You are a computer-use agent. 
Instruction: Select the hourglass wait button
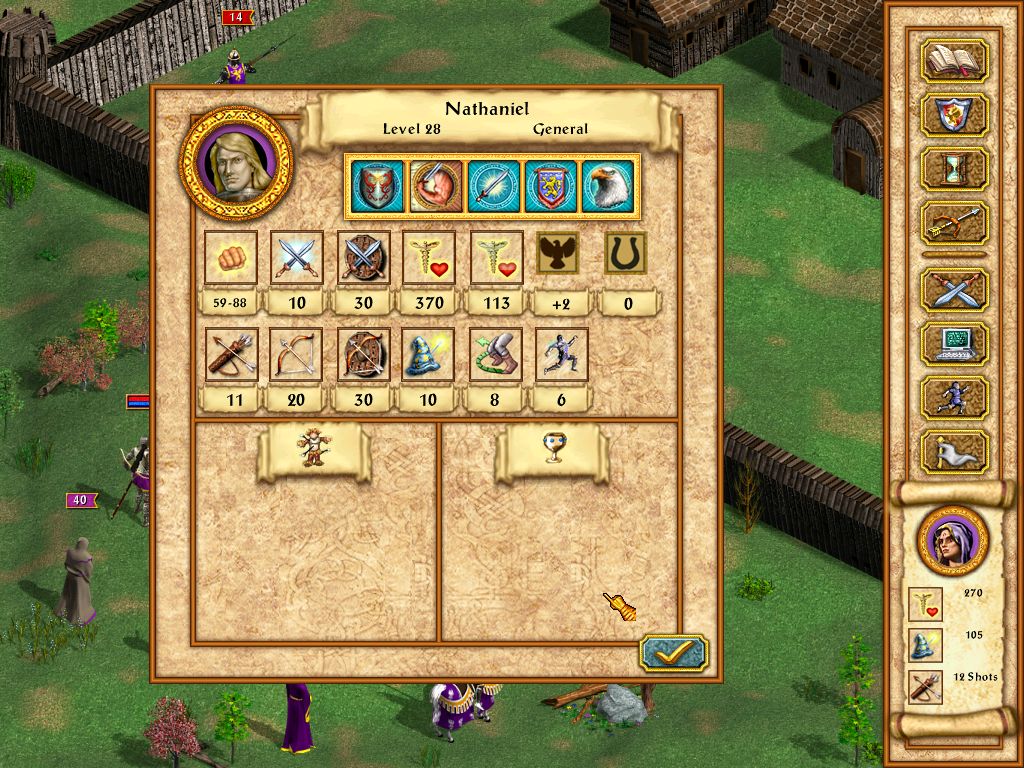[954, 169]
